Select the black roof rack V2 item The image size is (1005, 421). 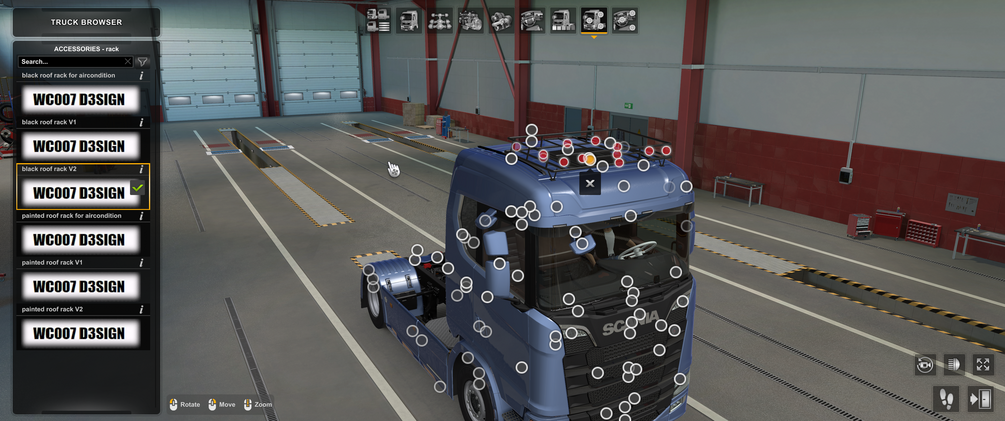point(80,192)
